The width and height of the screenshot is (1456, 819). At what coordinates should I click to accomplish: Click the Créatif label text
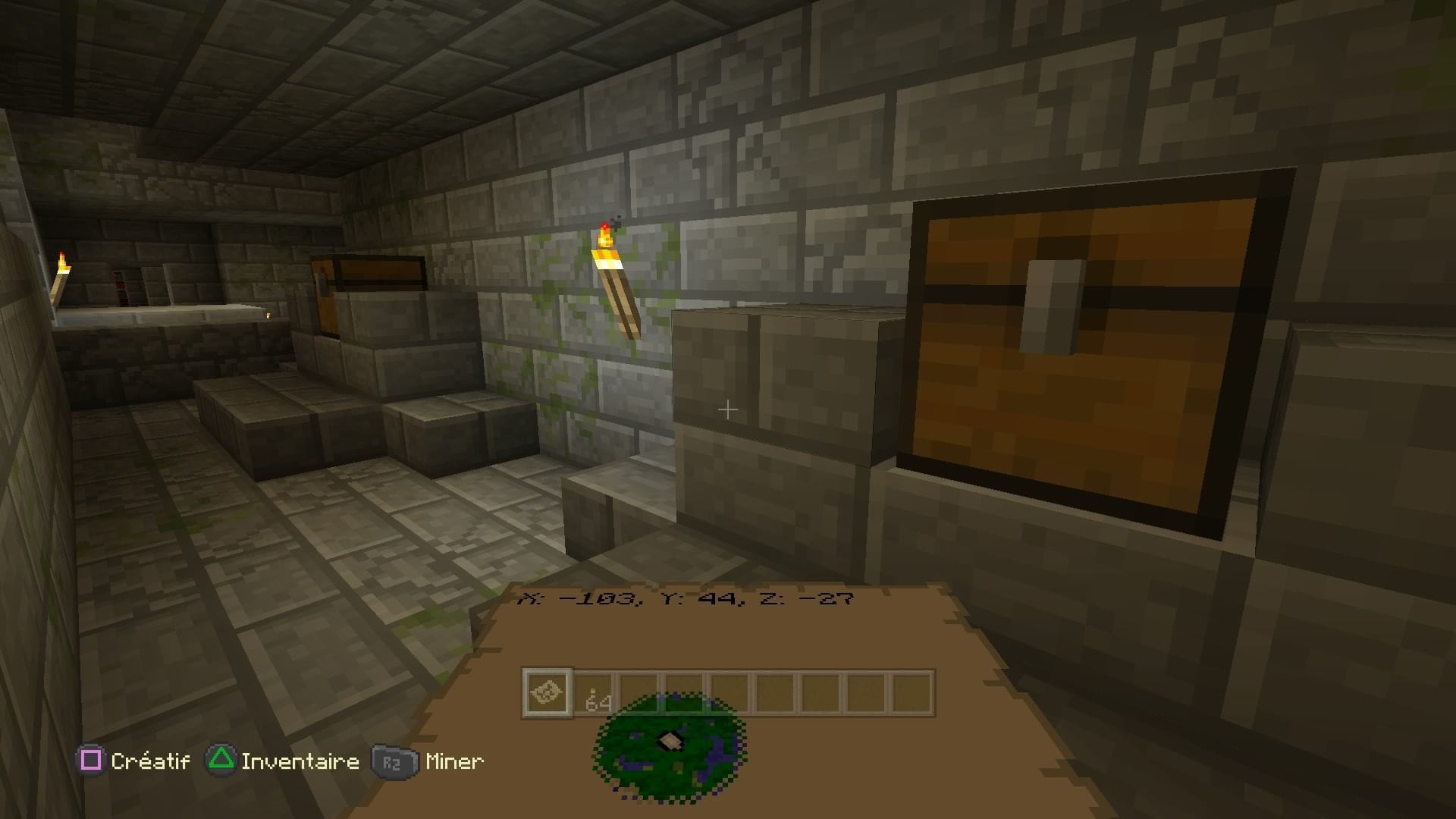[x=149, y=761]
